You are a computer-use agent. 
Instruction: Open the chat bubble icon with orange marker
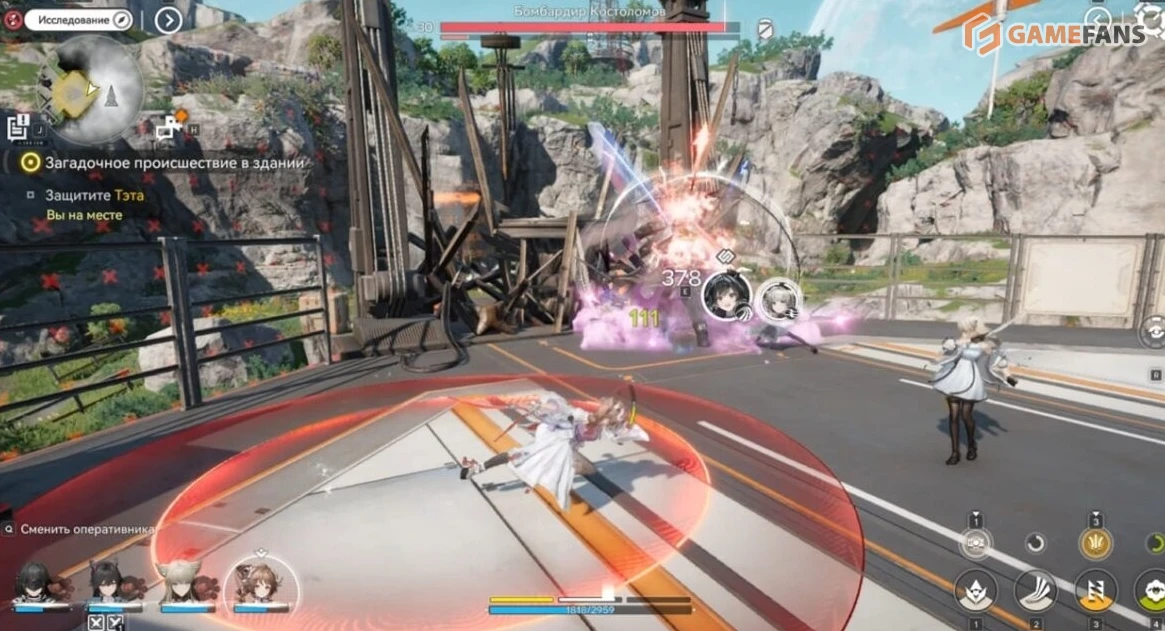169,126
